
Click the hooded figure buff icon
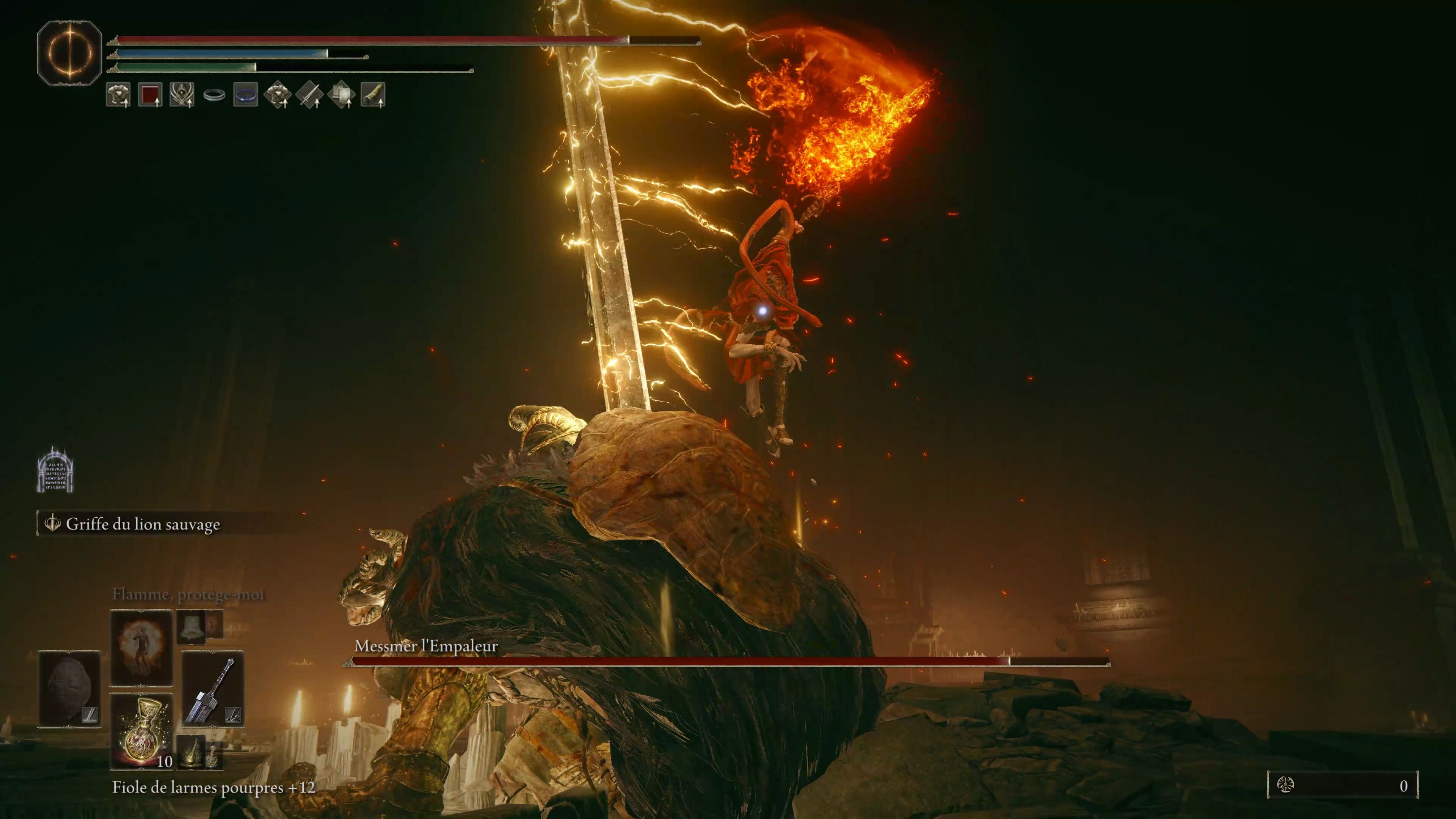[182, 95]
